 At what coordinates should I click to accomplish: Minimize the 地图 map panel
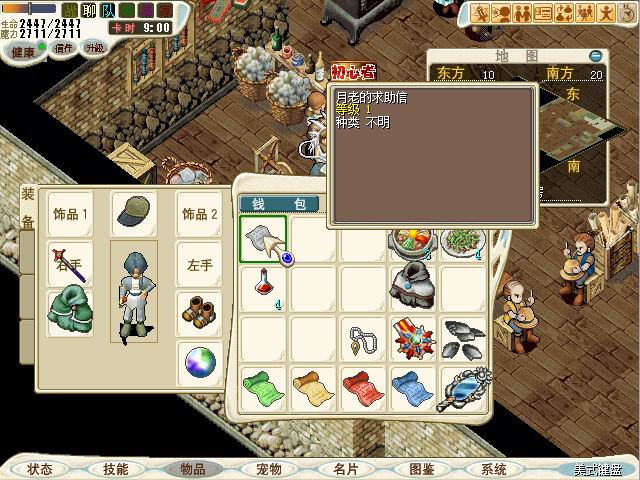pos(596,56)
